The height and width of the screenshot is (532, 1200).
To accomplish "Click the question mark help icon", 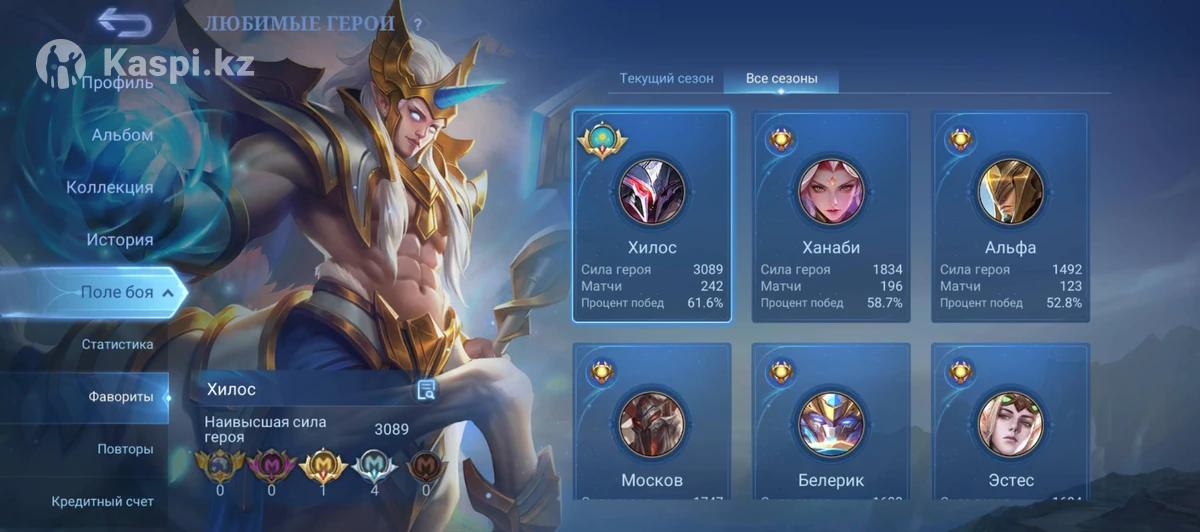I will (418, 23).
